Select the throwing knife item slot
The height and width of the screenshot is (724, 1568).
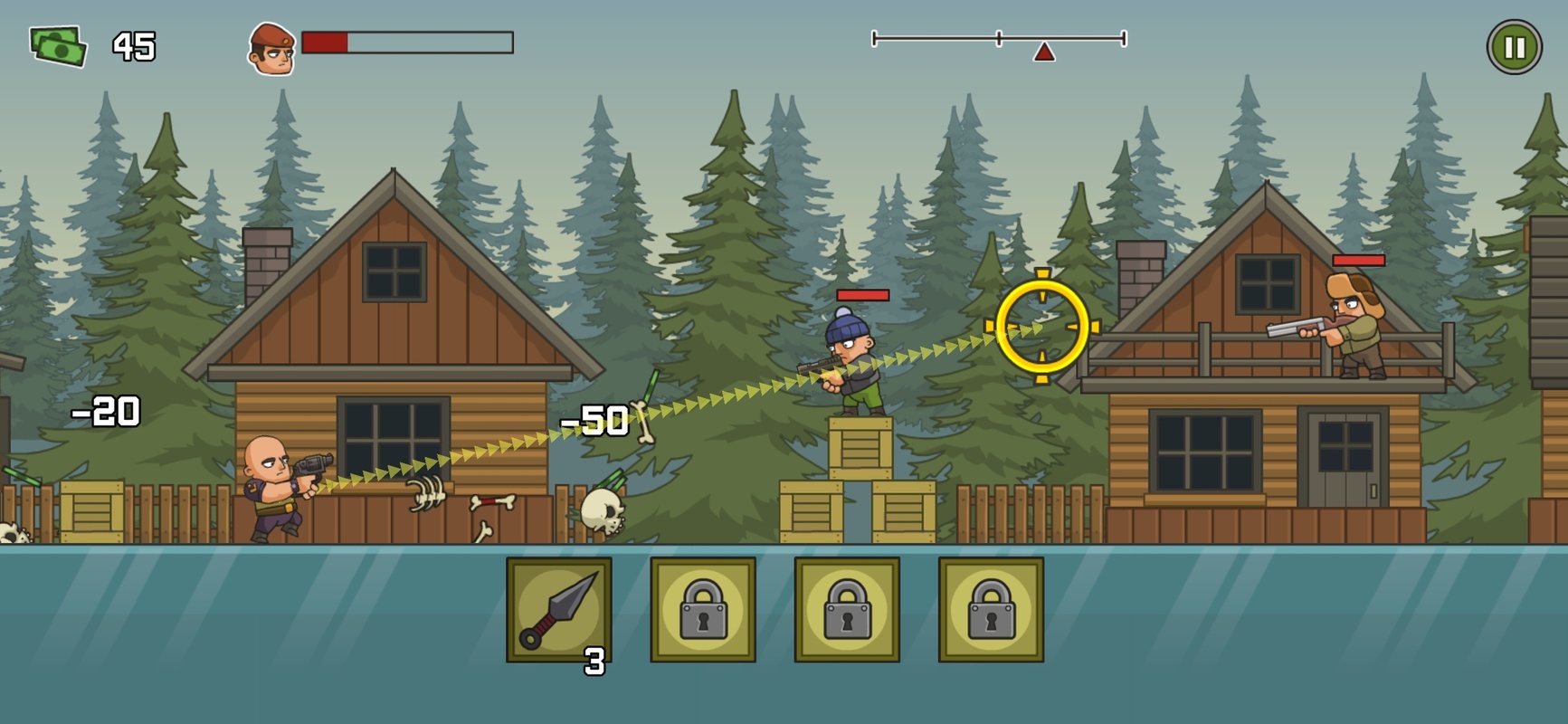[x=558, y=609]
